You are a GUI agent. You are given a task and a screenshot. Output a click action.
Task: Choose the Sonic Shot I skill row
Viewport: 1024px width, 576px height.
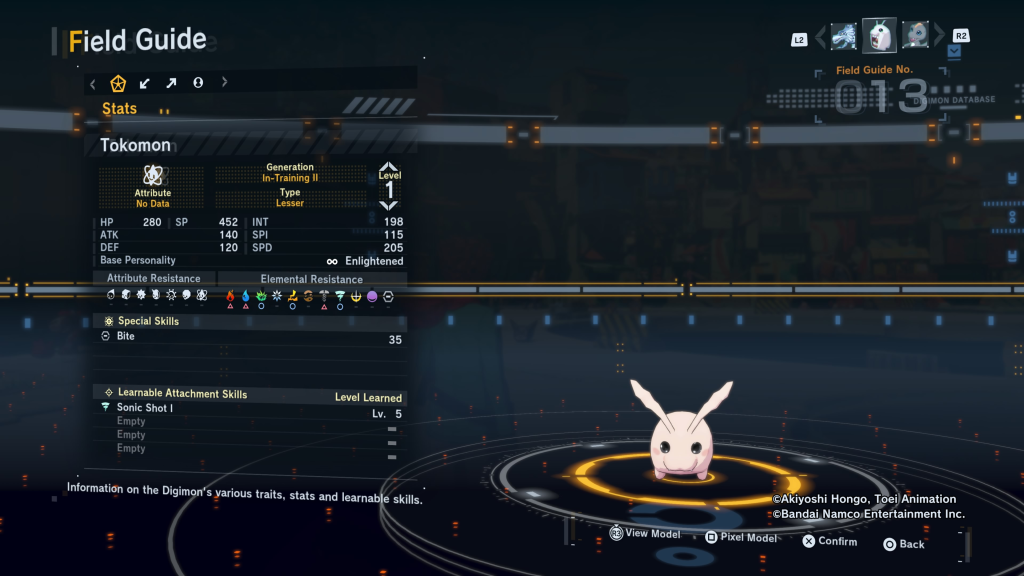tap(250, 408)
